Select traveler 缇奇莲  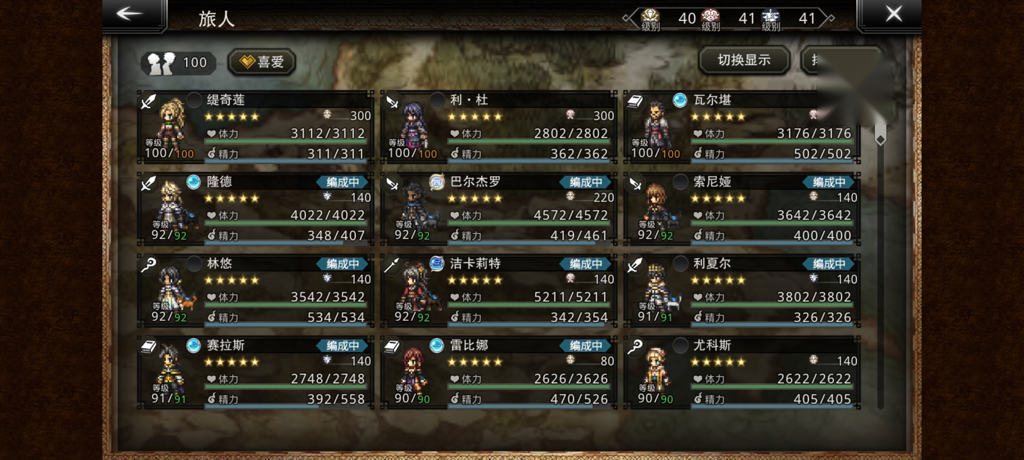tap(256, 126)
